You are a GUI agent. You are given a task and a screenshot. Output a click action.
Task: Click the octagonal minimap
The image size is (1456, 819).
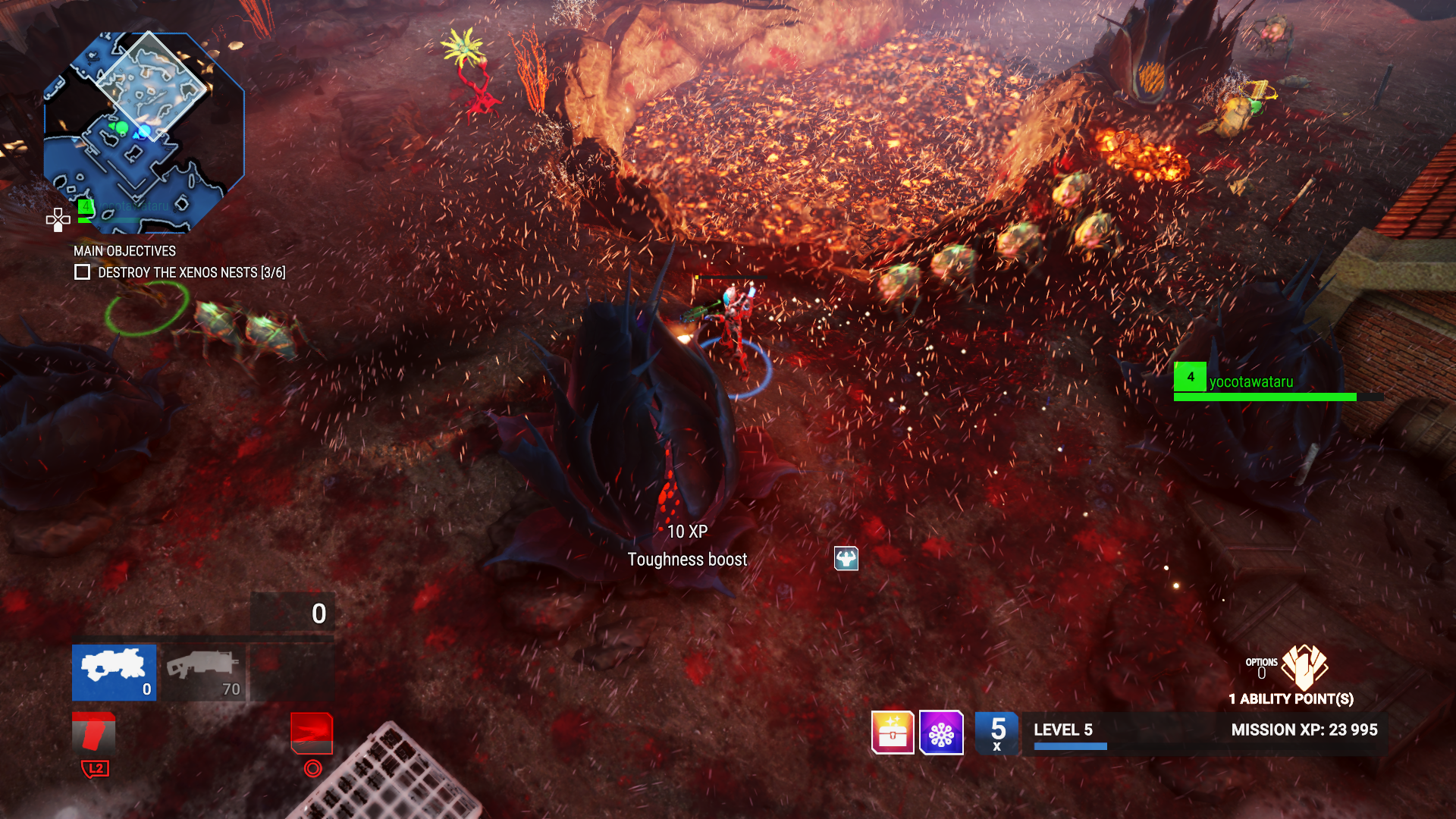(x=144, y=133)
